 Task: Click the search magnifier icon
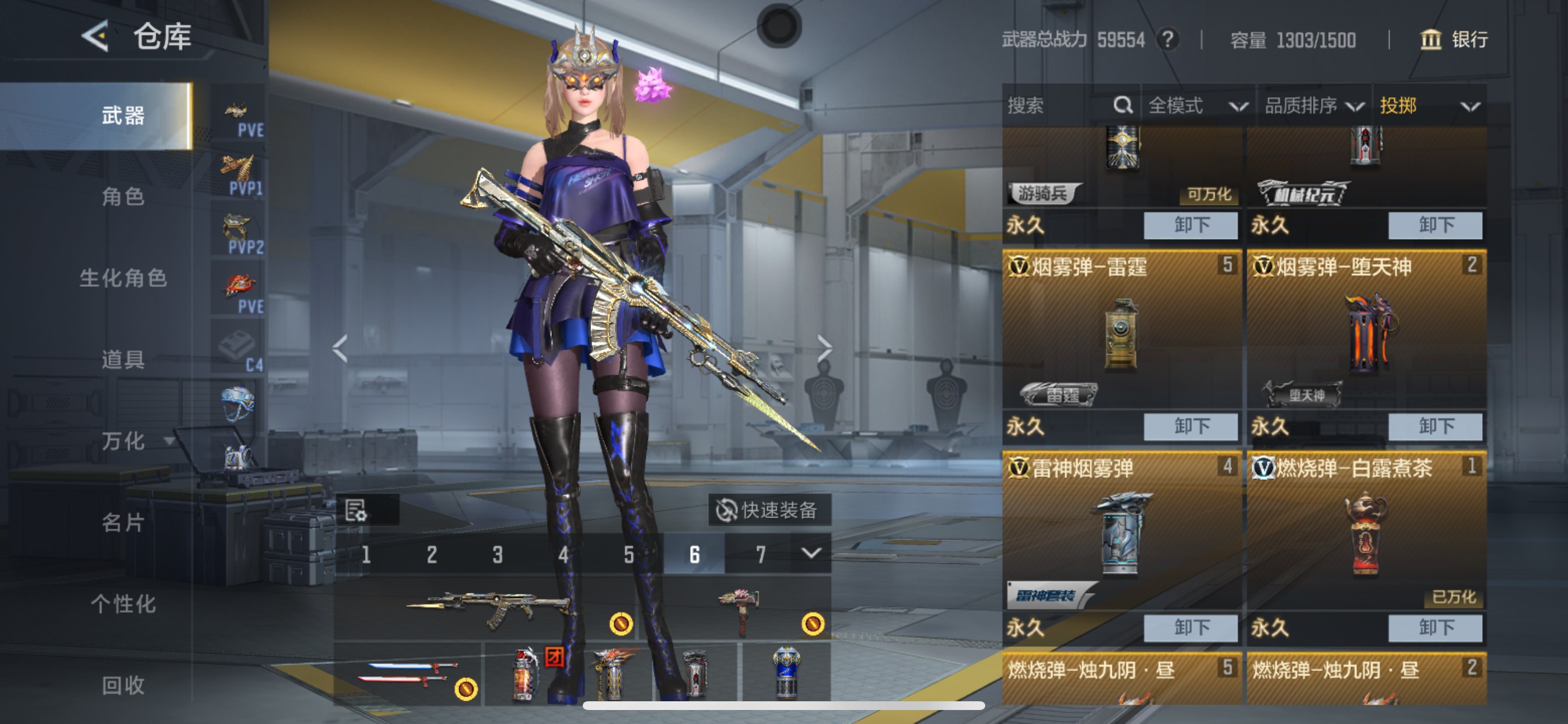click(x=1122, y=106)
